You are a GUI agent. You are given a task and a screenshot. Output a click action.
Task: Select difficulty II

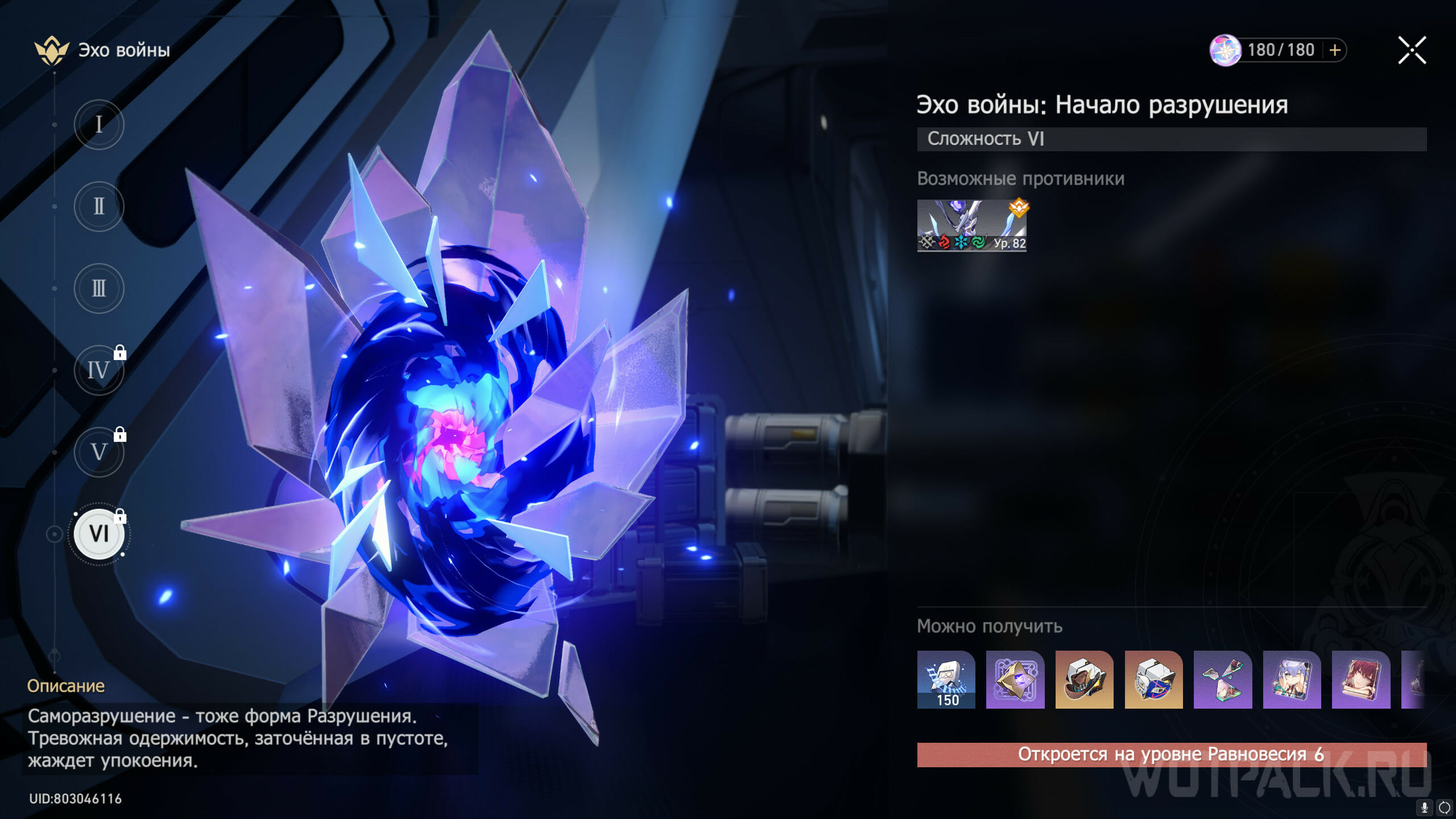click(99, 206)
